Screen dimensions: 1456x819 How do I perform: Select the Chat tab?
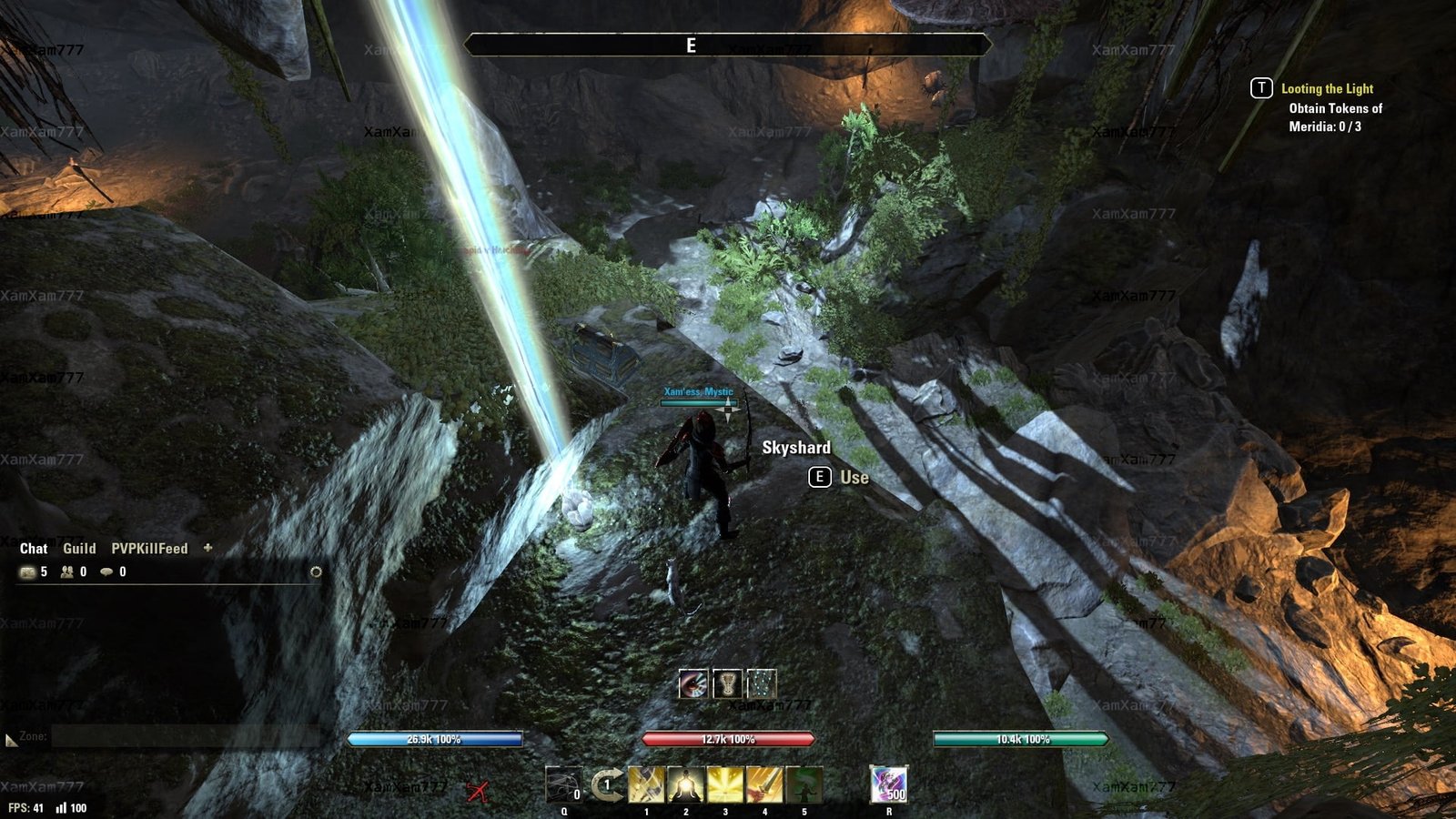tap(34, 549)
